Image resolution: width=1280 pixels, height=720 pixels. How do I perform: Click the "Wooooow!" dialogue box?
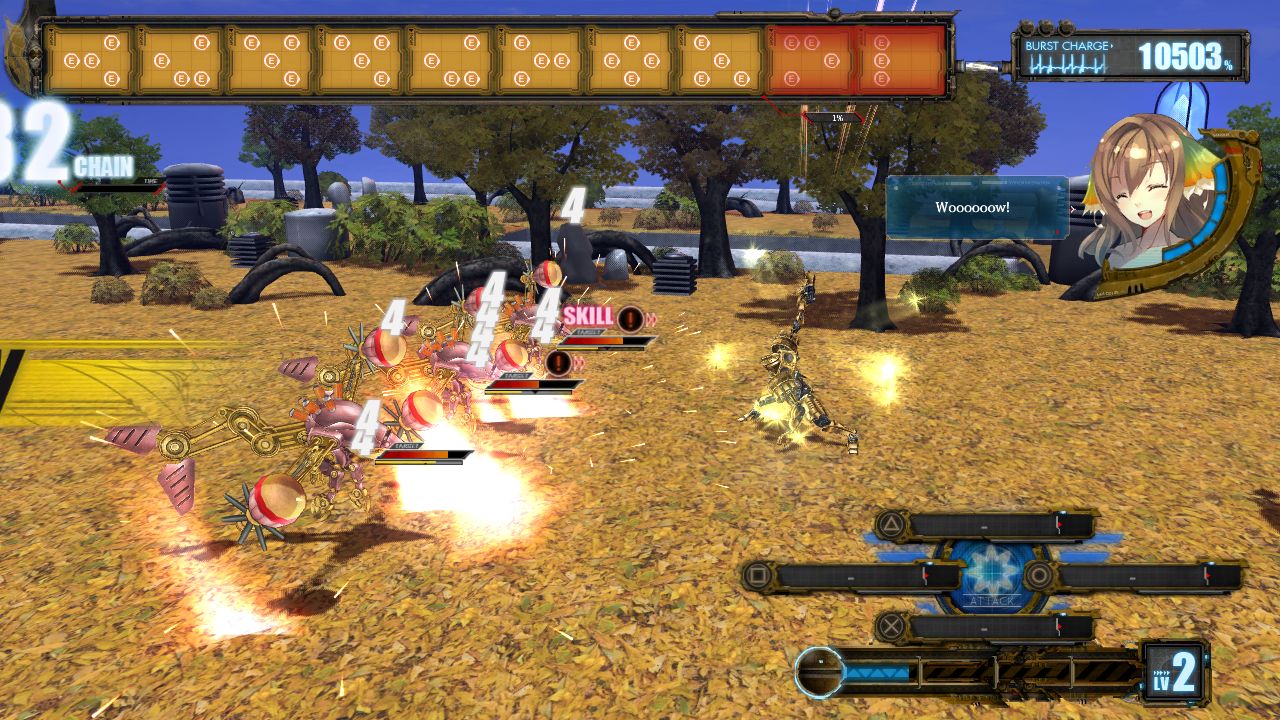pos(976,208)
